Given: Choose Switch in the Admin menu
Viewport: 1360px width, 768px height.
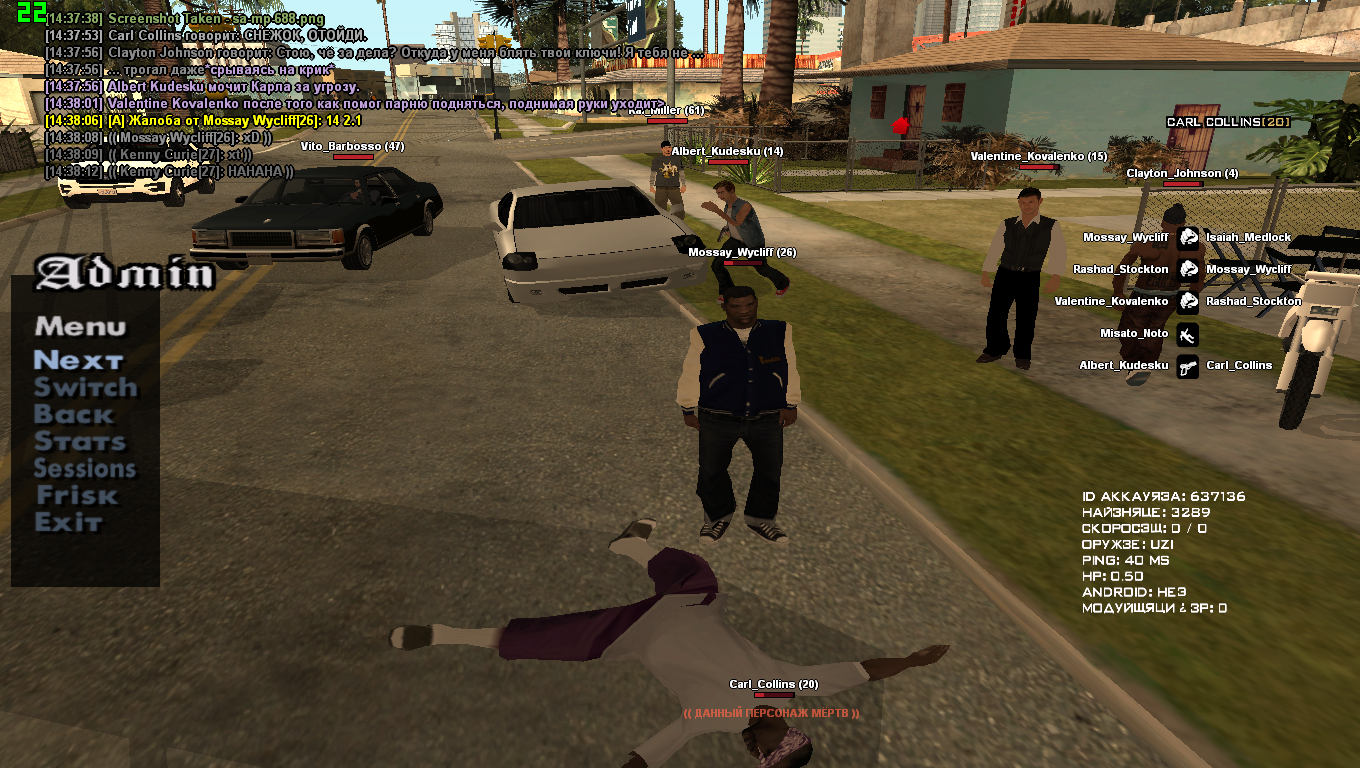Looking at the screenshot, I should click(x=85, y=387).
